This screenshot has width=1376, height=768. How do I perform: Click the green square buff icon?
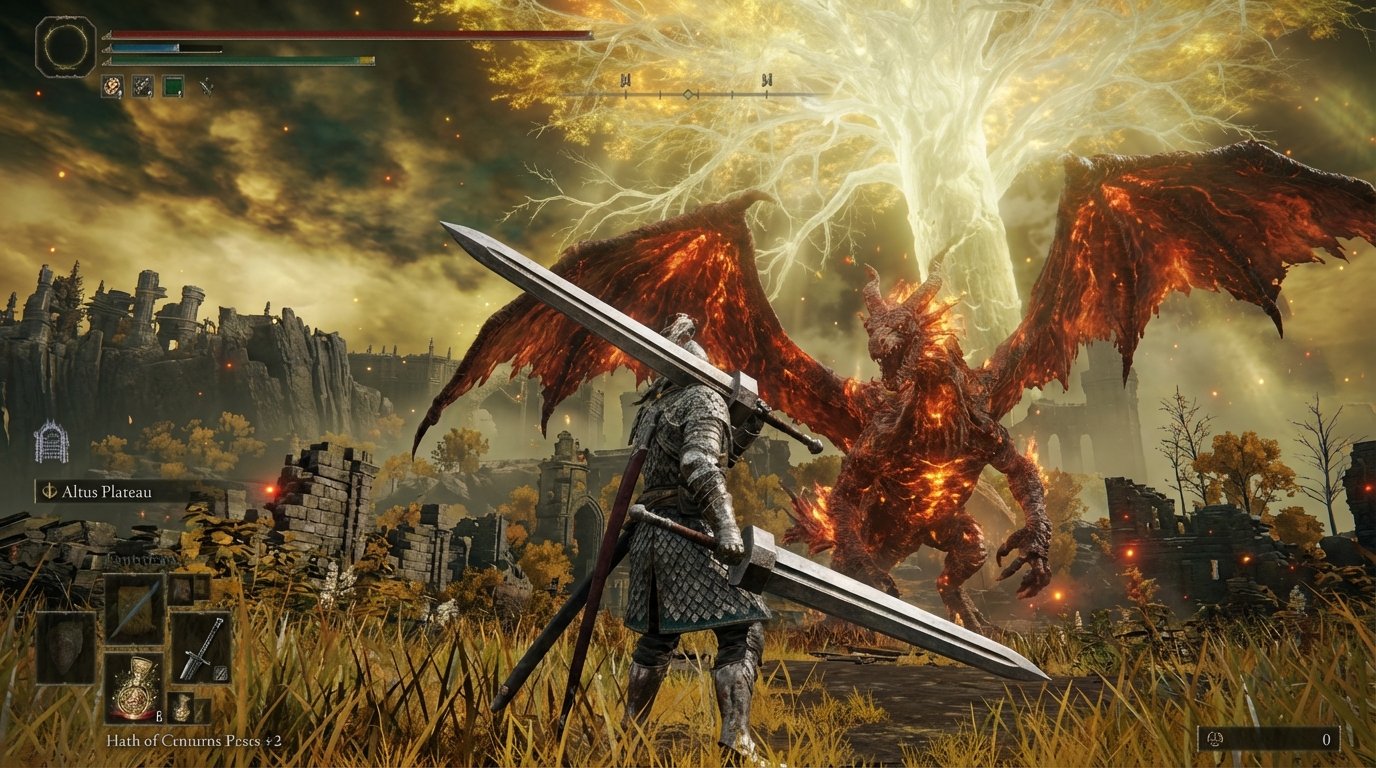[174, 86]
